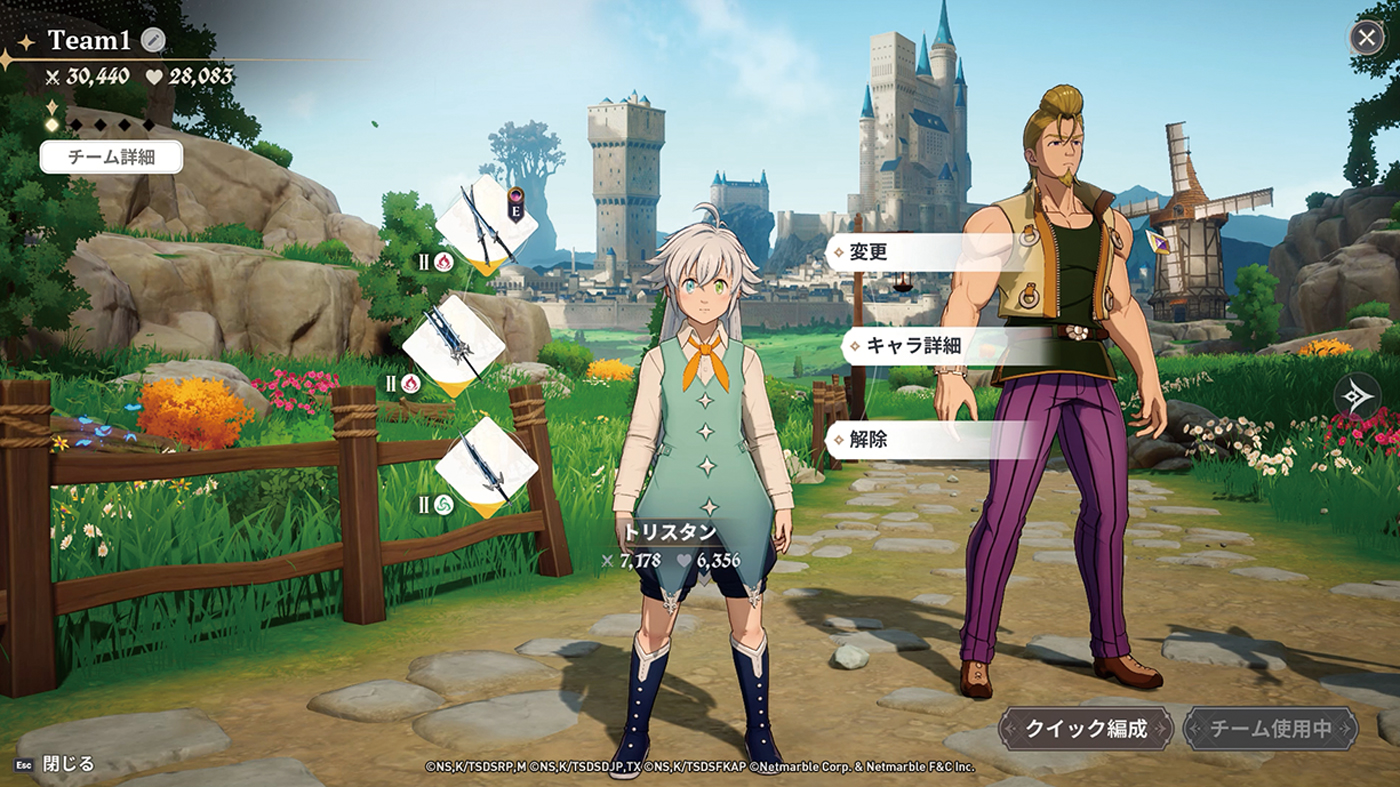Open the チーム詳細 team details
Image resolution: width=1400 pixels, height=787 pixels.
point(111,157)
